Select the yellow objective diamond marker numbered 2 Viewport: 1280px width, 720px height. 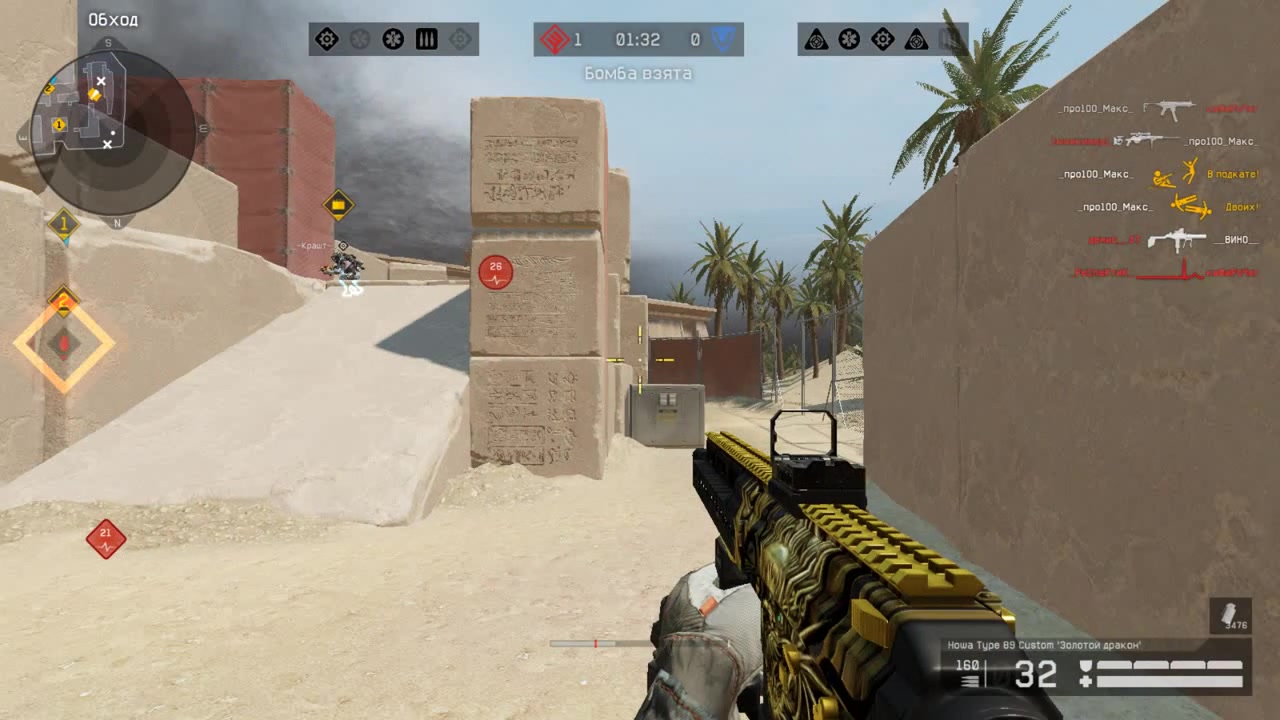[x=63, y=302]
